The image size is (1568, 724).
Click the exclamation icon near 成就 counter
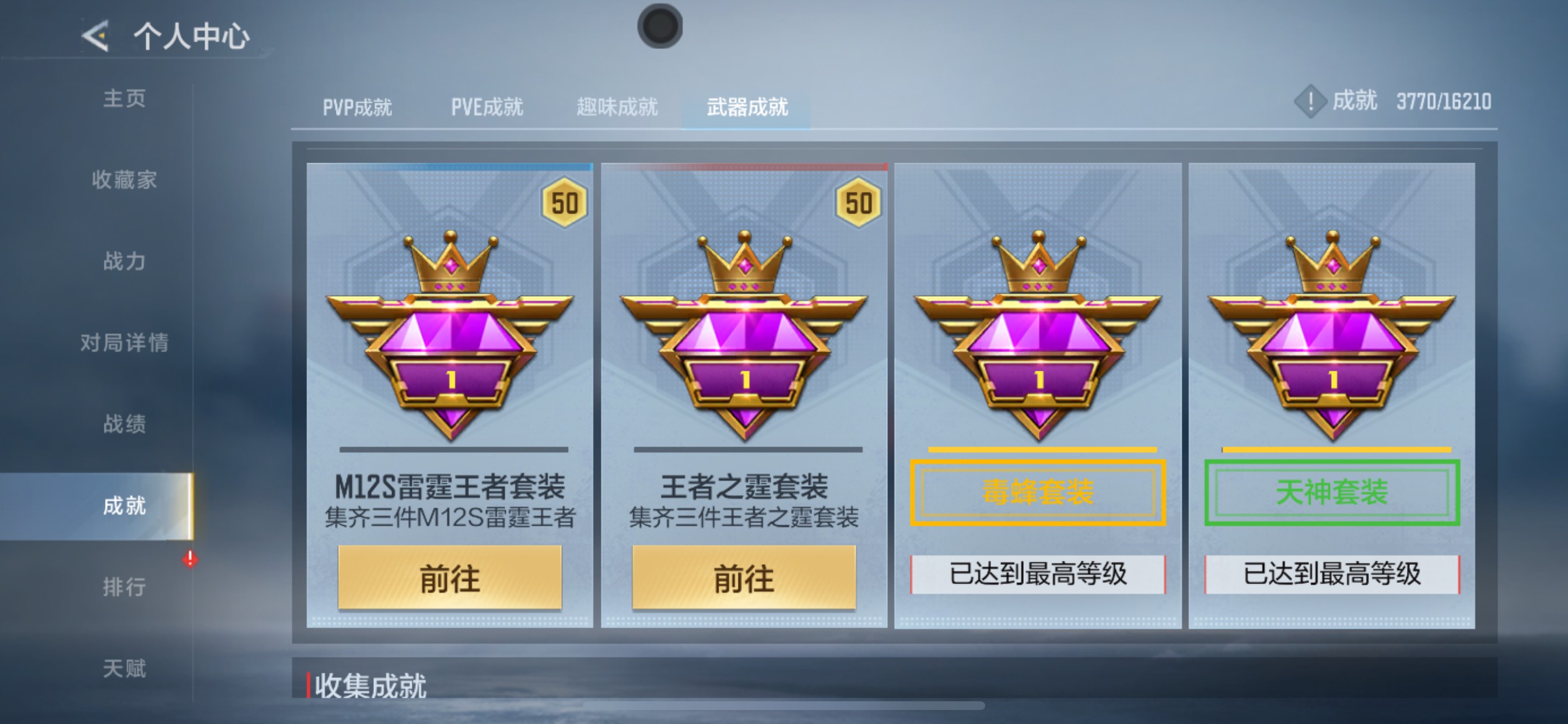point(1310,102)
